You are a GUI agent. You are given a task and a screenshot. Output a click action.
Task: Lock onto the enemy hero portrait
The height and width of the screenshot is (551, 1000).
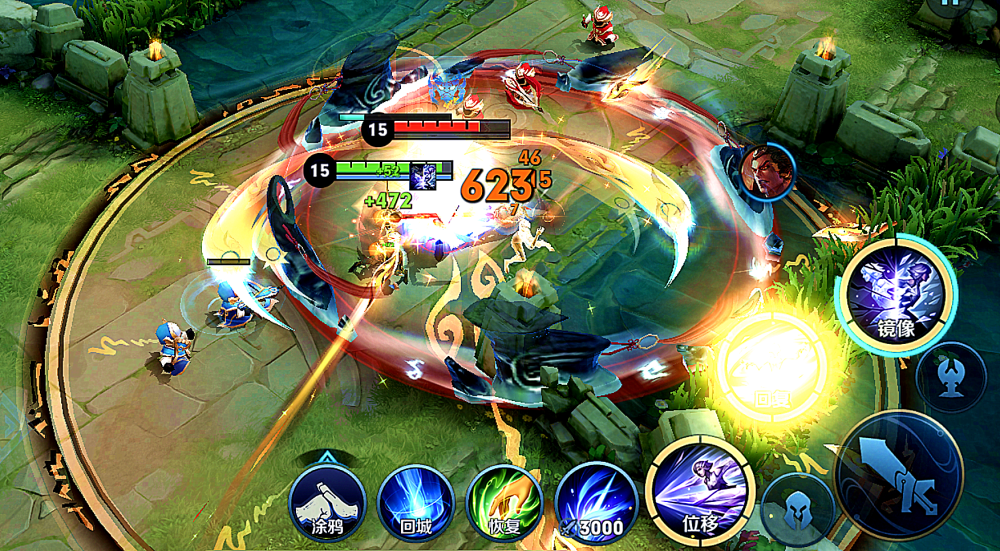click(x=768, y=171)
